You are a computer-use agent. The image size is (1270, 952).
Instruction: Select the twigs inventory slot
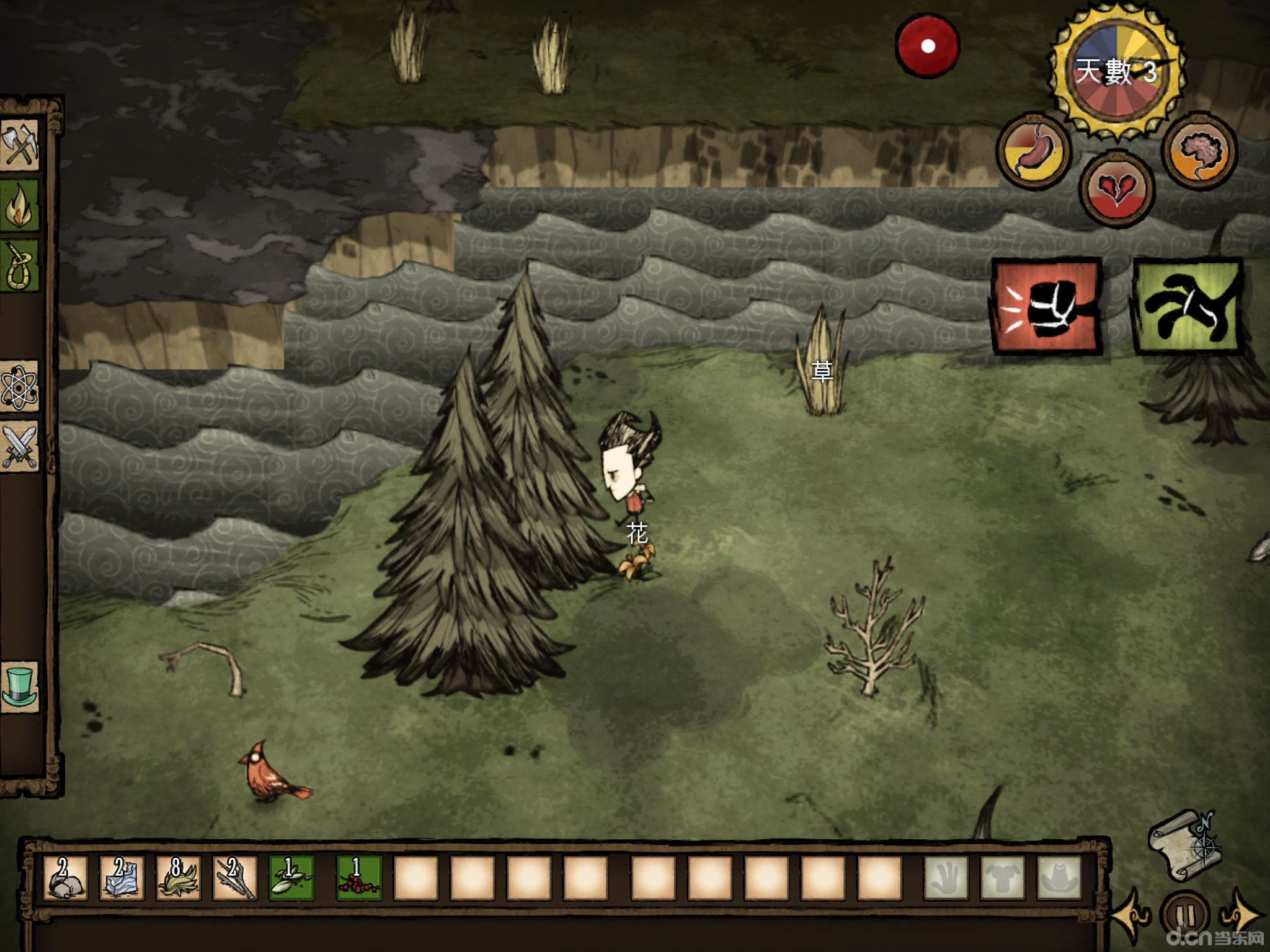[235, 877]
